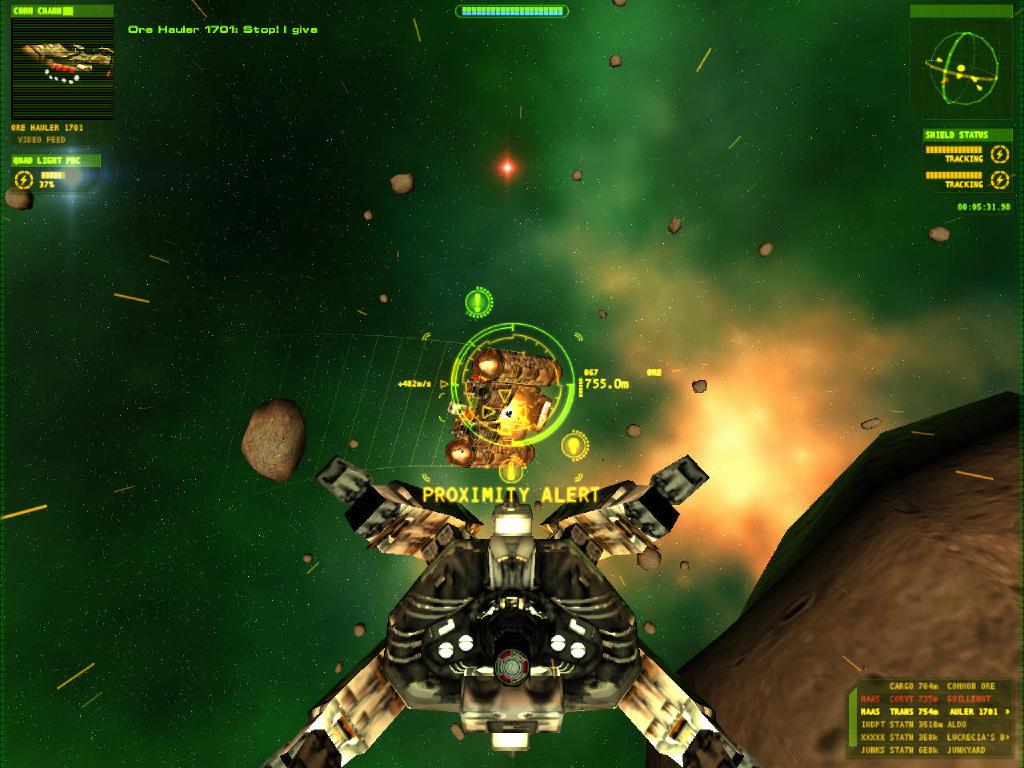Select the Quad Light PBC weapon icon
The height and width of the screenshot is (768, 1024).
coord(24,180)
